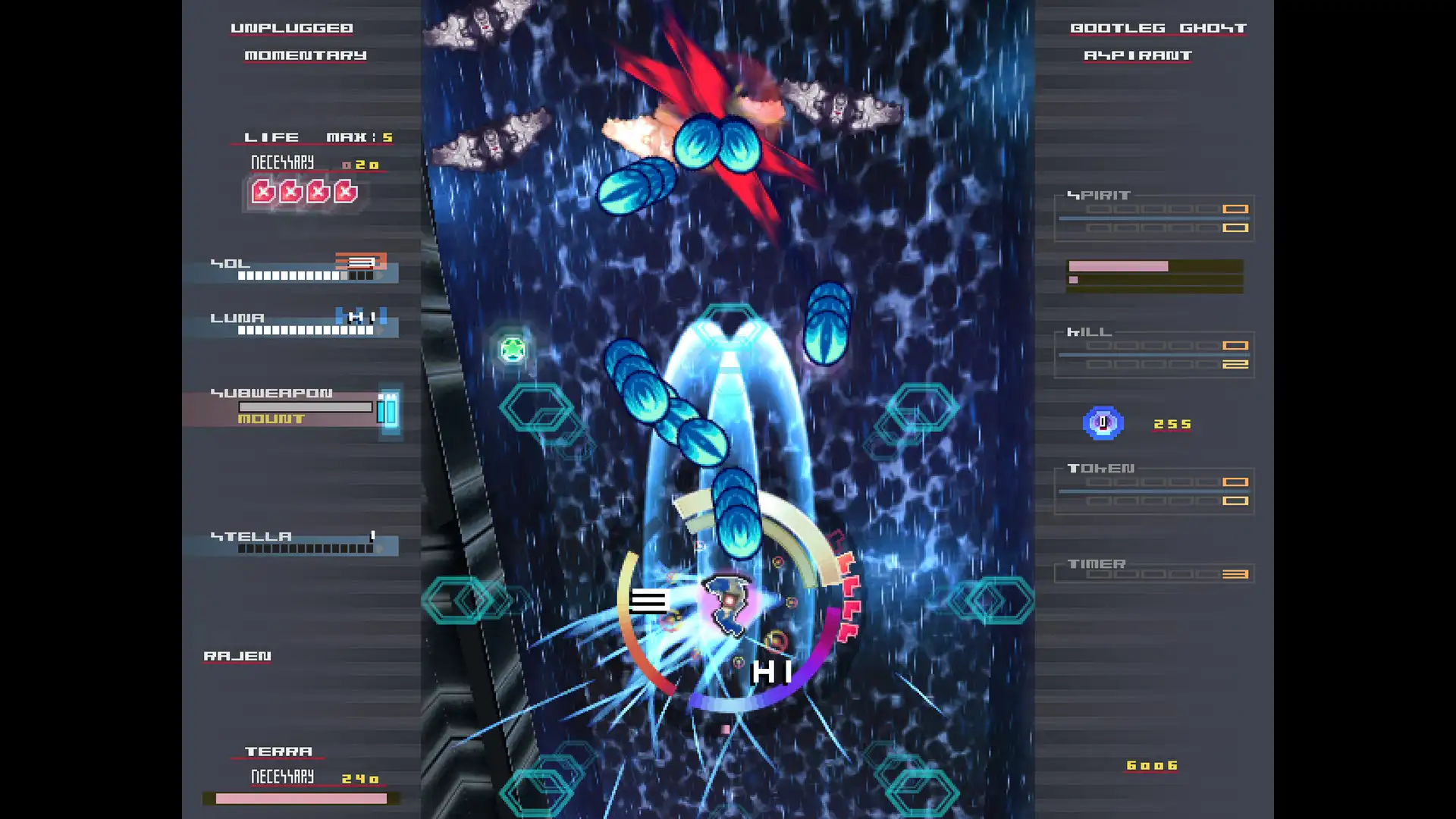This screenshot has height=819, width=1456.
Task: Expand the SPIRIT counter panel
Action: coord(1151,216)
